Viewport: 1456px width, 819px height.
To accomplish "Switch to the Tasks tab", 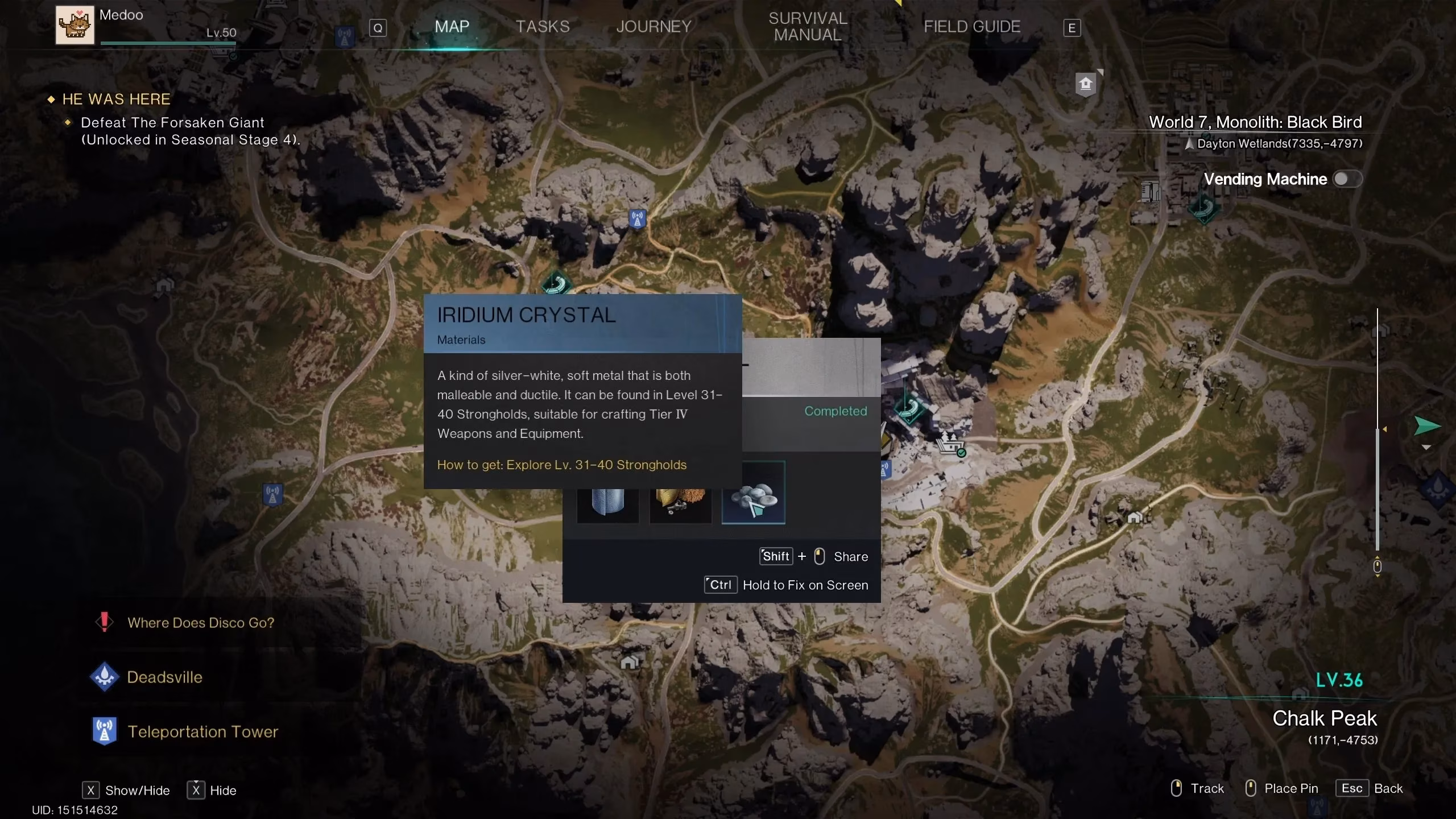I will (x=542, y=27).
